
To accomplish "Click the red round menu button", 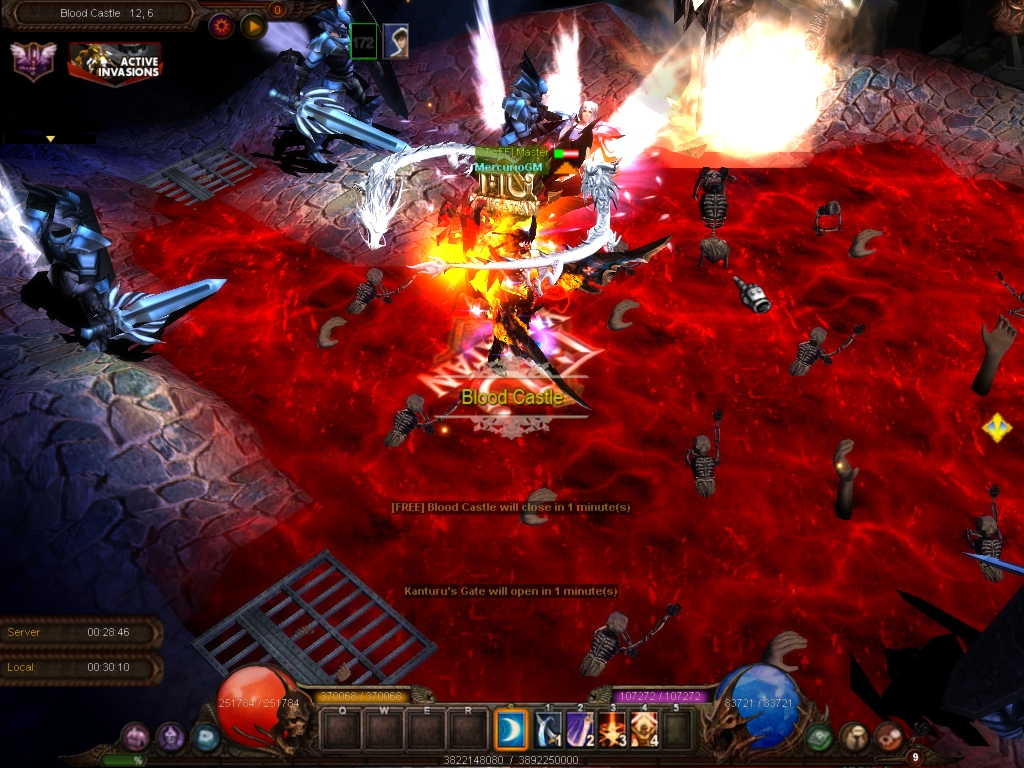I will (888, 737).
